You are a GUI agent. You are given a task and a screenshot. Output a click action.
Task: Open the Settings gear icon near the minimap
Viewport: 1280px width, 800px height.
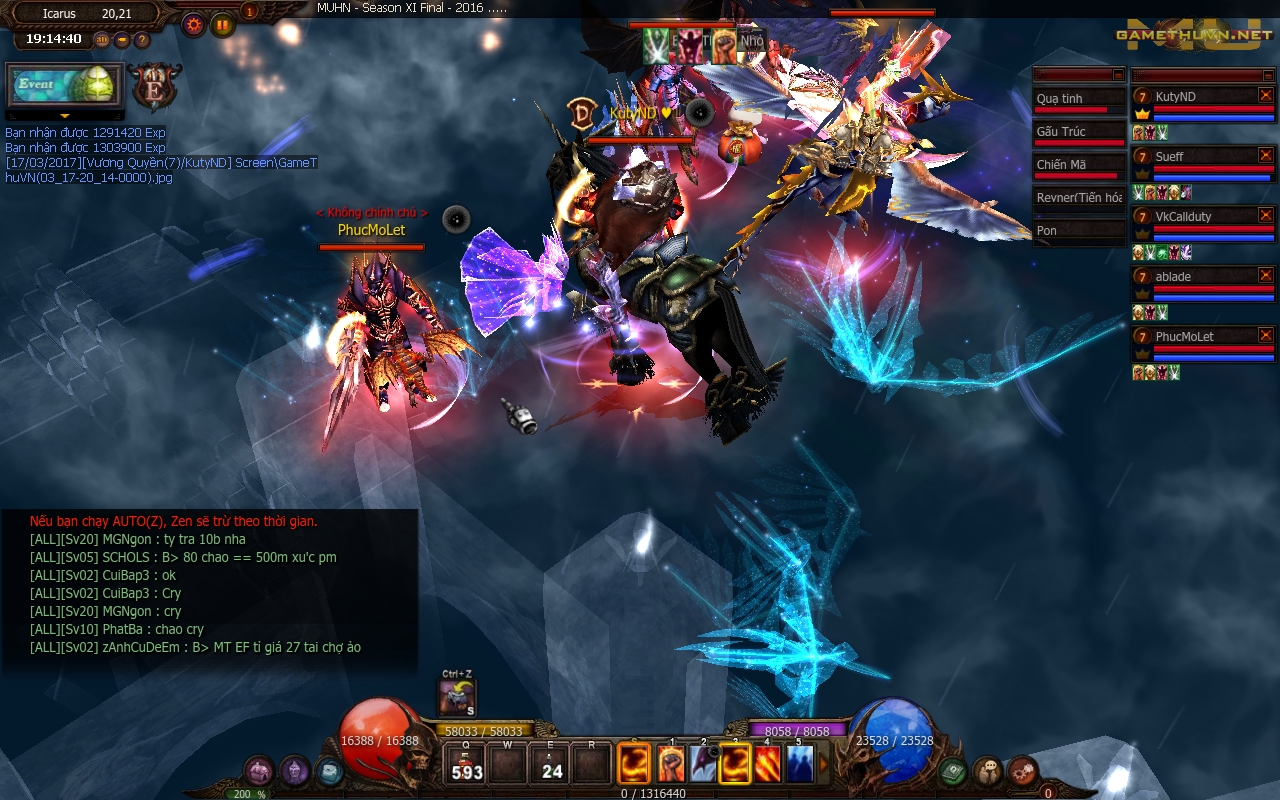coord(193,24)
